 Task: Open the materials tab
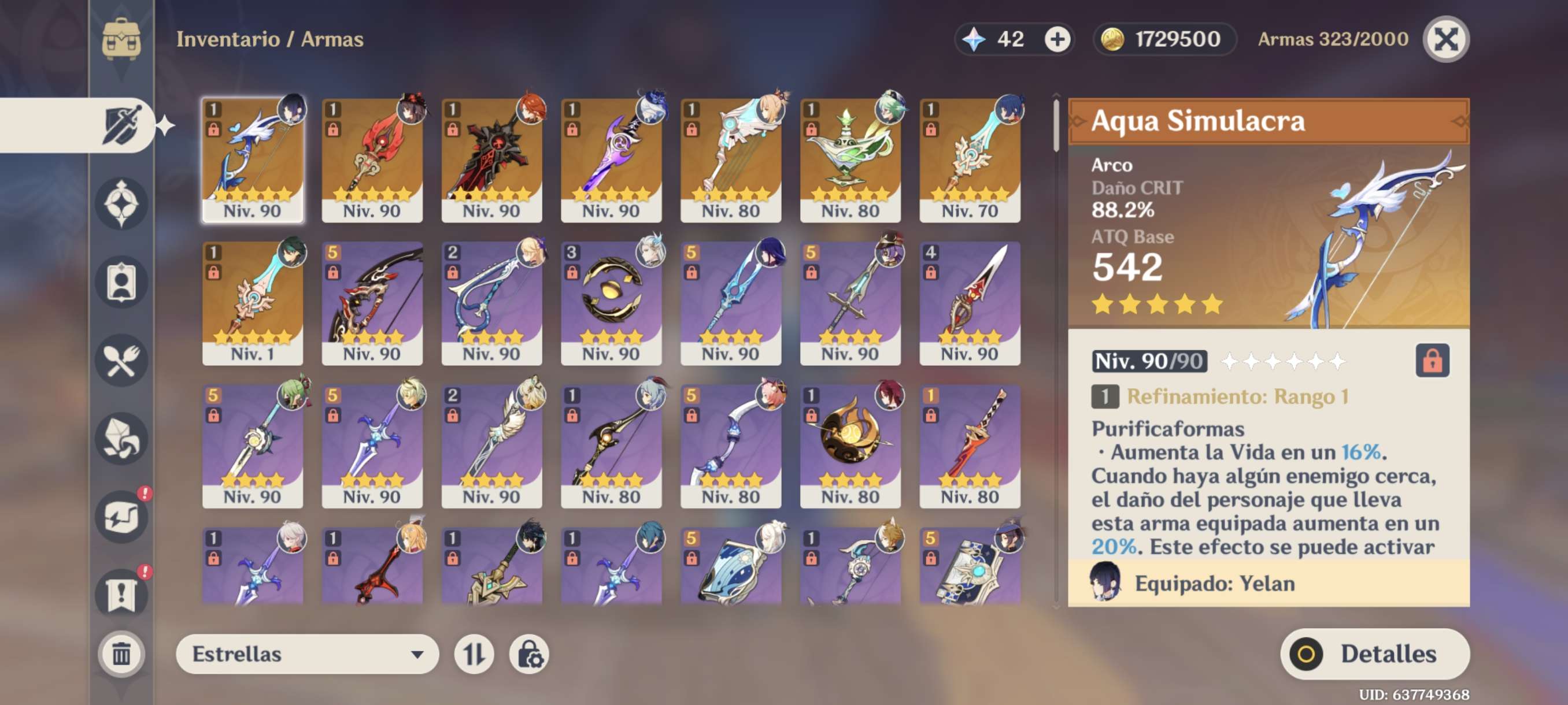122,439
